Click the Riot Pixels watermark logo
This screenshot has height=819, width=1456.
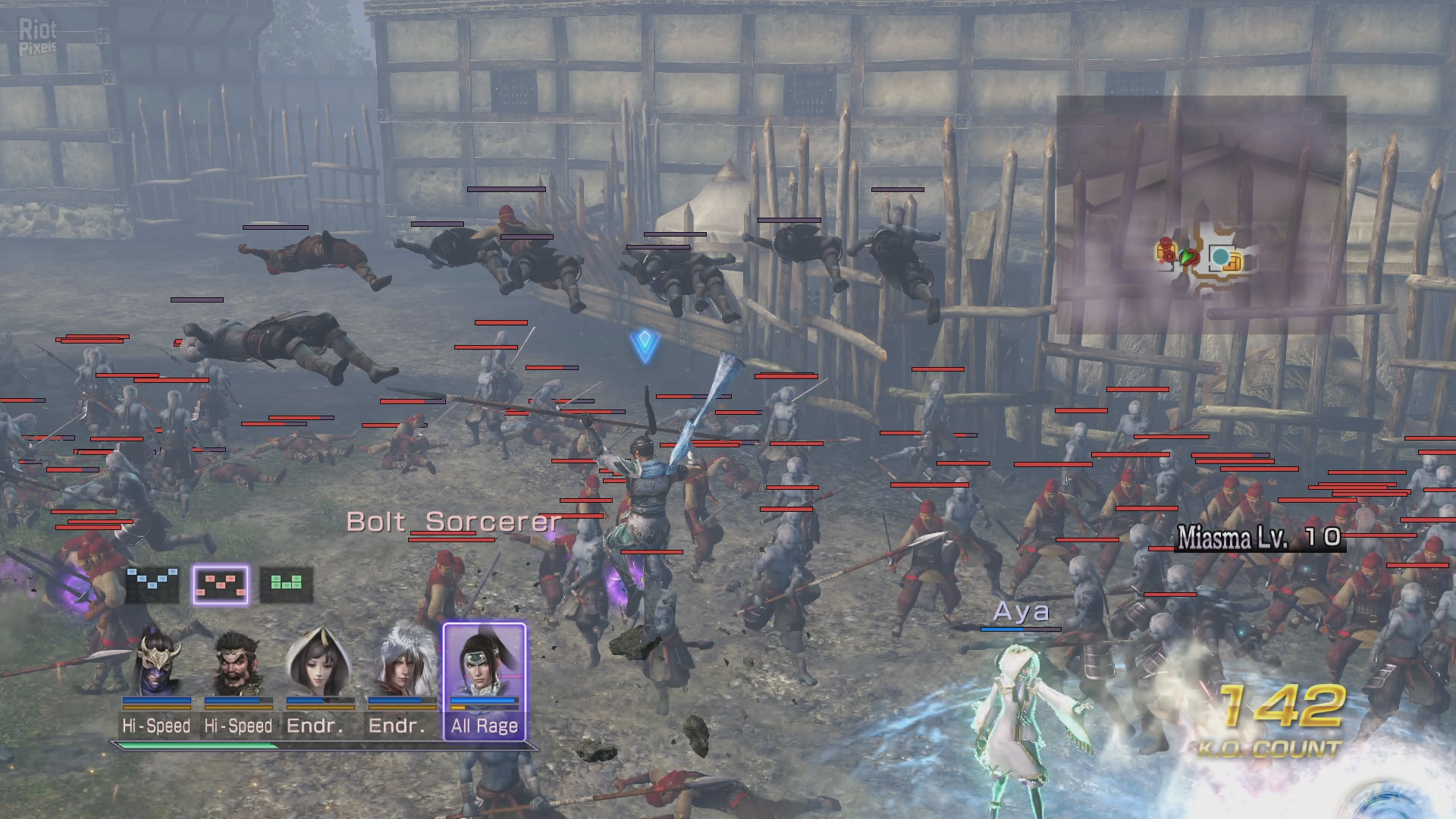point(38,36)
